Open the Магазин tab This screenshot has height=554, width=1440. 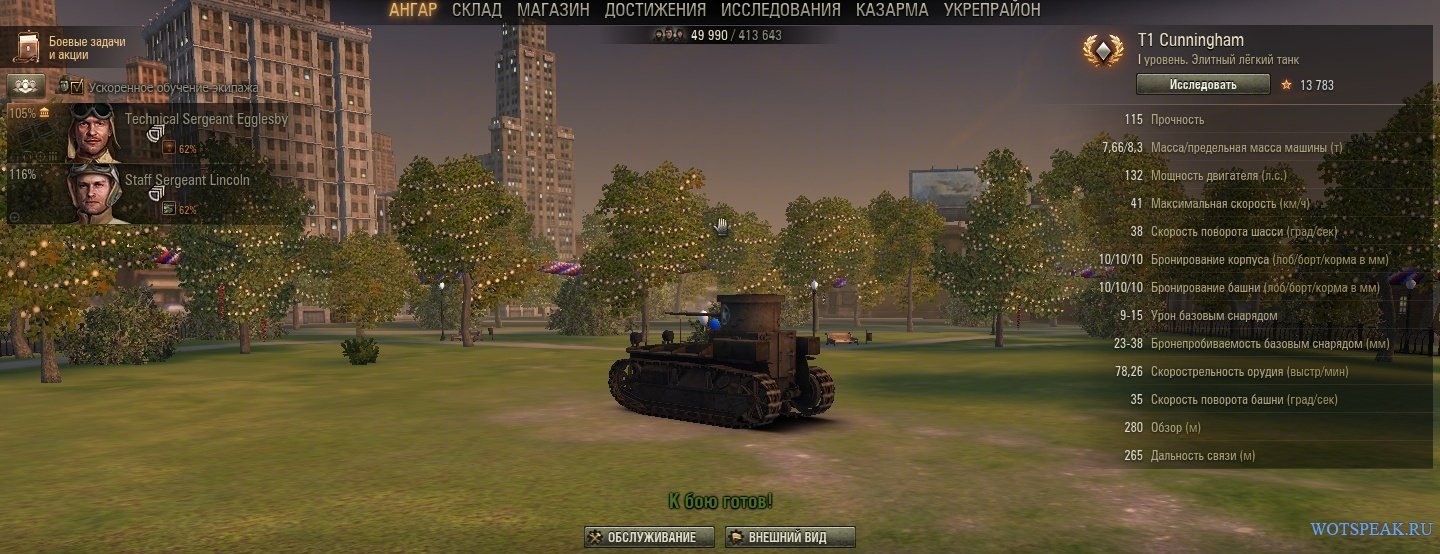[553, 10]
